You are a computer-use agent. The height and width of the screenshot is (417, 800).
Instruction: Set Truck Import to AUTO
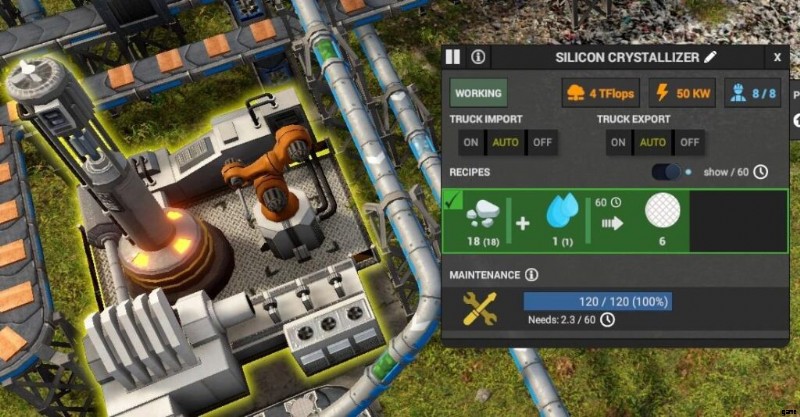pyautogui.click(x=505, y=142)
